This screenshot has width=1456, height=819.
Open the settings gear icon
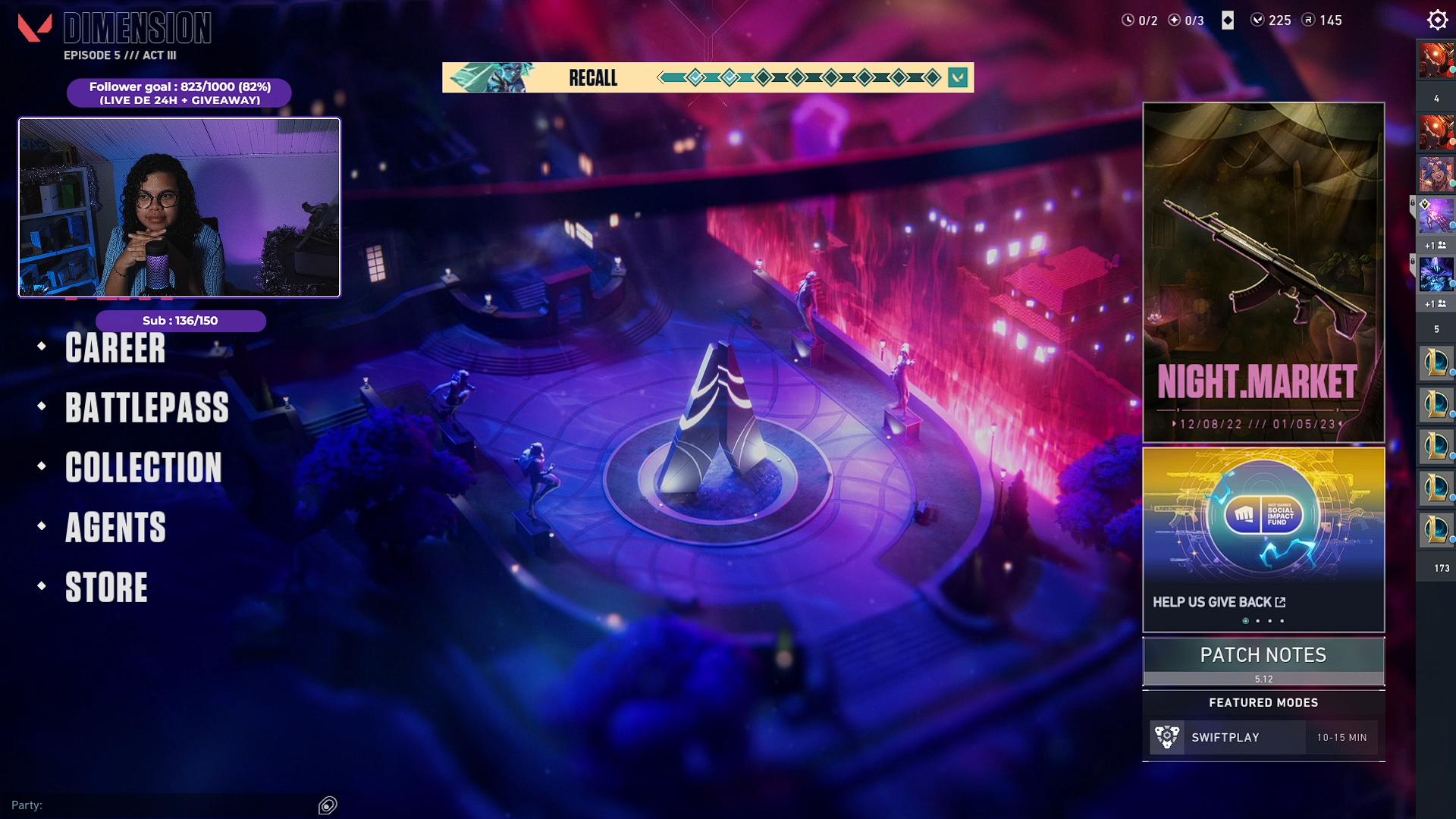(x=1437, y=20)
